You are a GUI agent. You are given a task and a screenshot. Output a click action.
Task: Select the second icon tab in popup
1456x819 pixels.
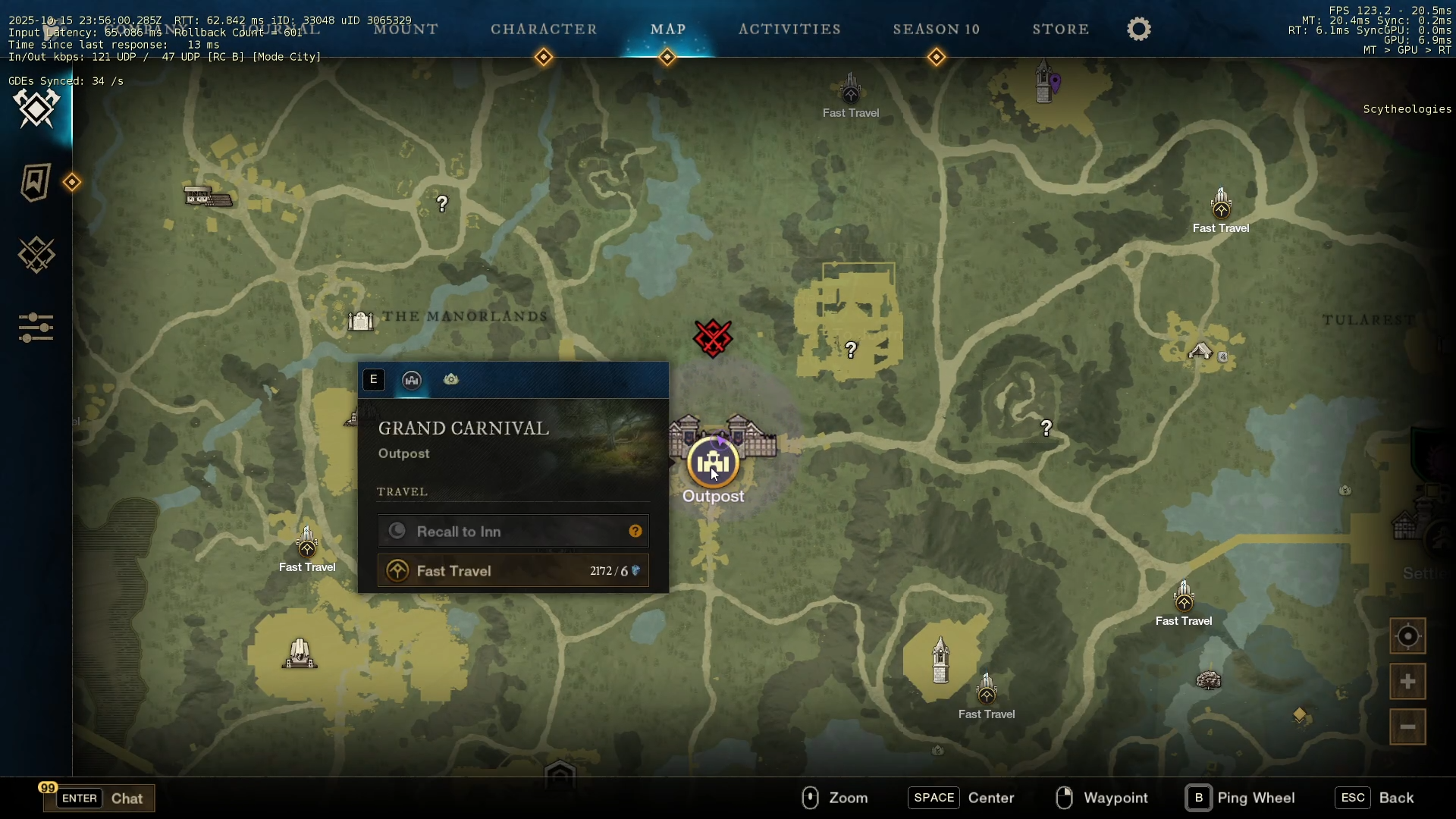pos(451,380)
